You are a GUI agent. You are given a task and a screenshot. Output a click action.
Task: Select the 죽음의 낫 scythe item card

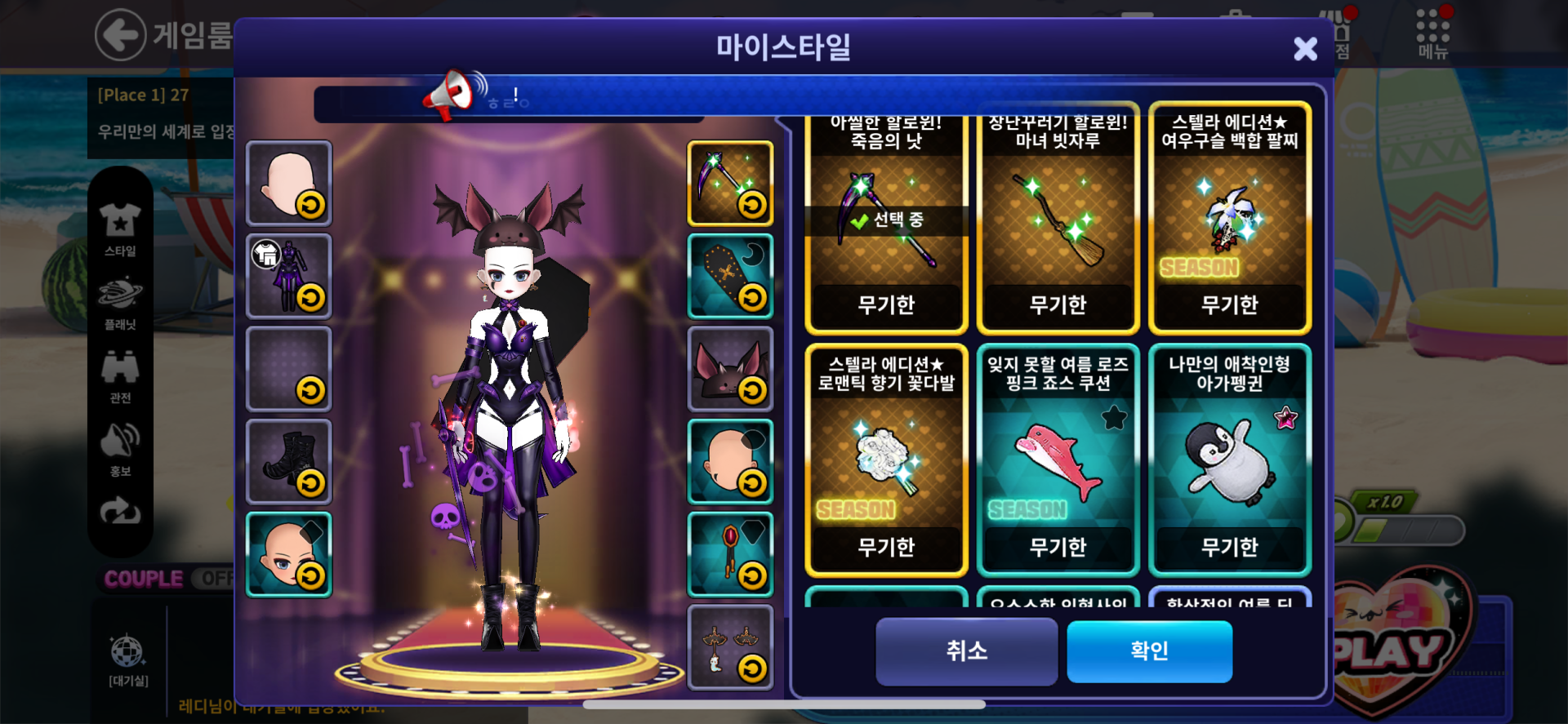click(x=886, y=220)
